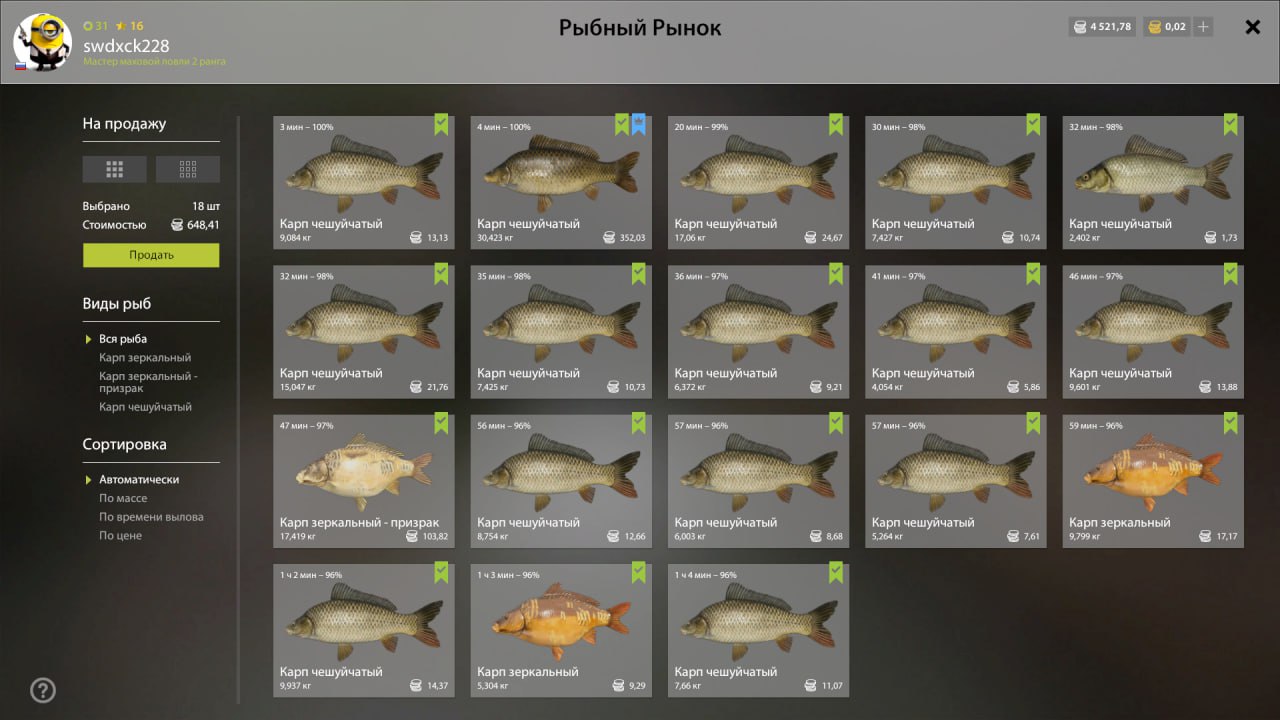1280x720 pixels.
Task: Sort fish По цене
Action: [120, 536]
